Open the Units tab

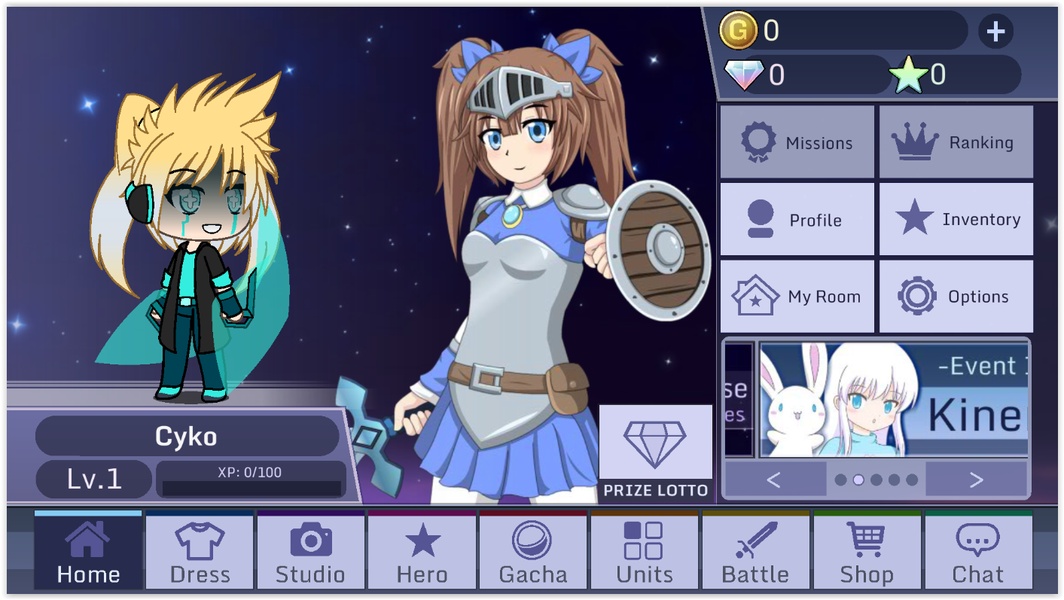(x=644, y=552)
